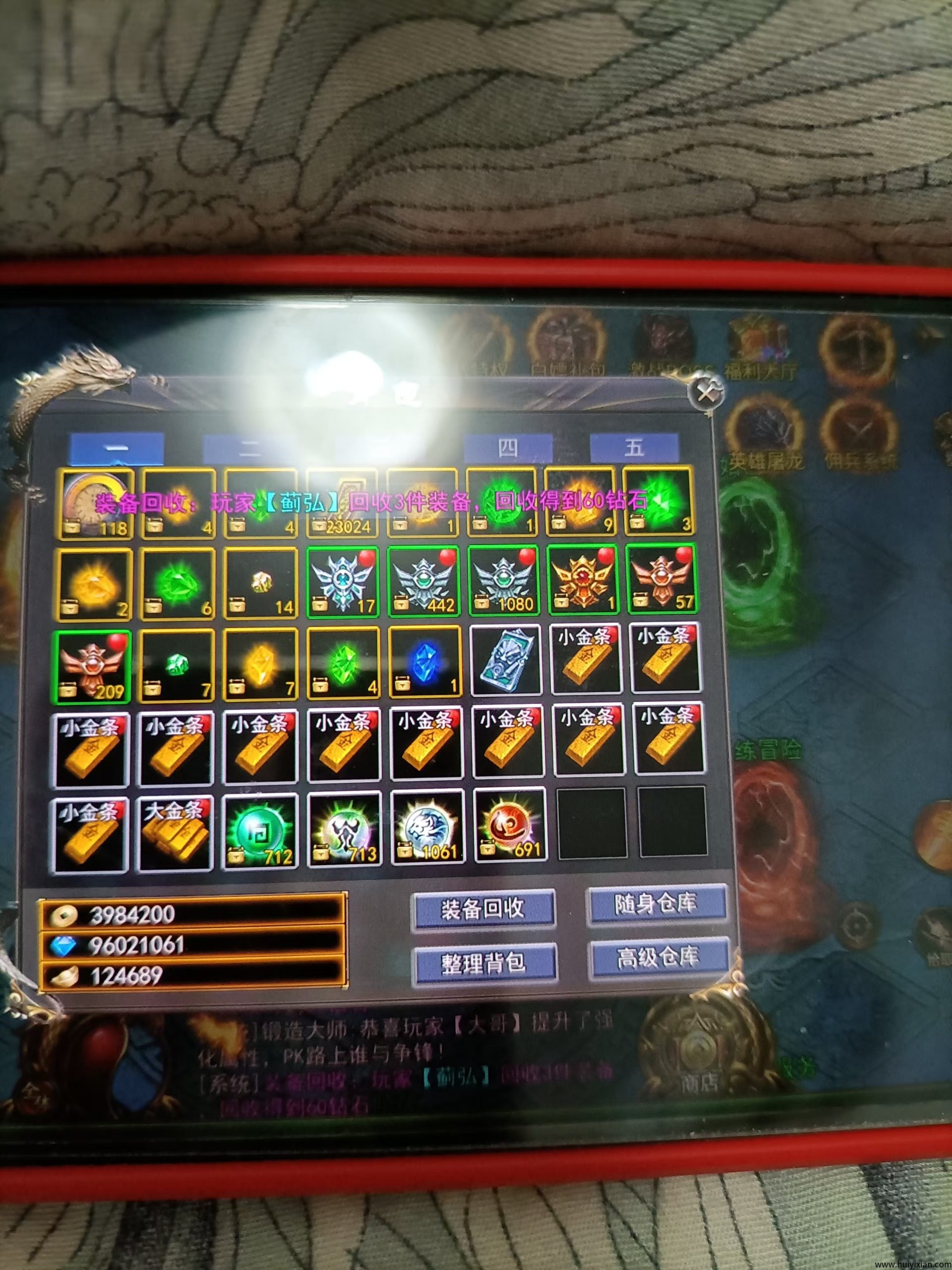Select the red flame orb with 691

click(510, 827)
